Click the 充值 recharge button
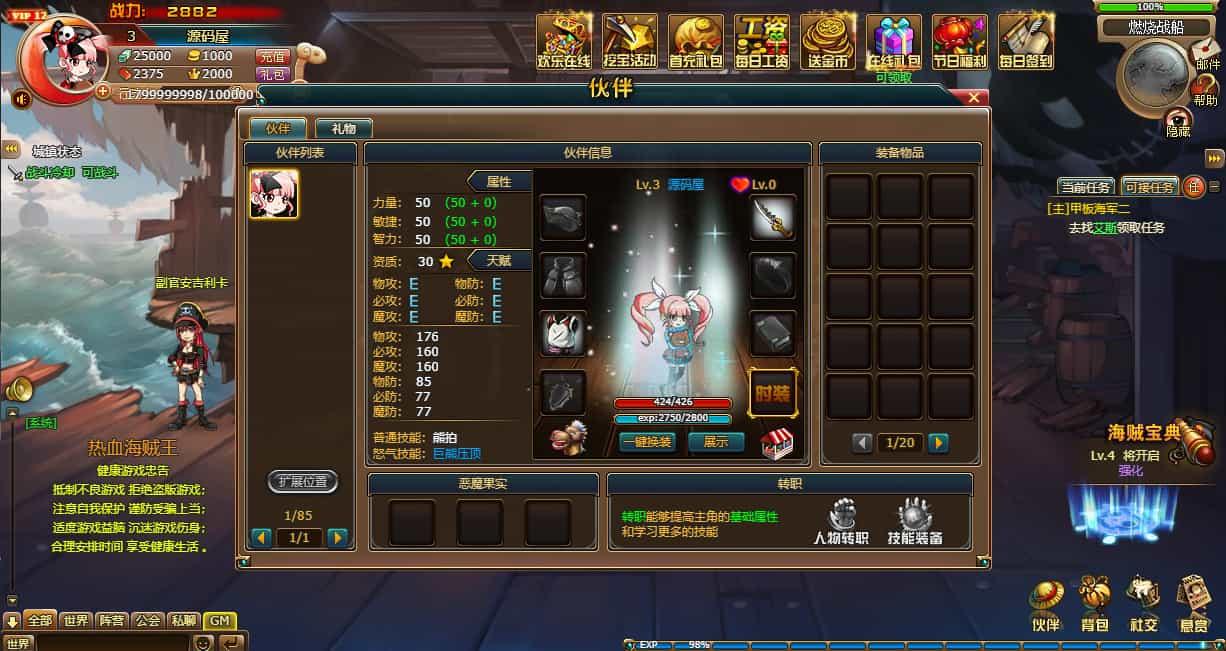This screenshot has width=1226, height=651. [272, 57]
